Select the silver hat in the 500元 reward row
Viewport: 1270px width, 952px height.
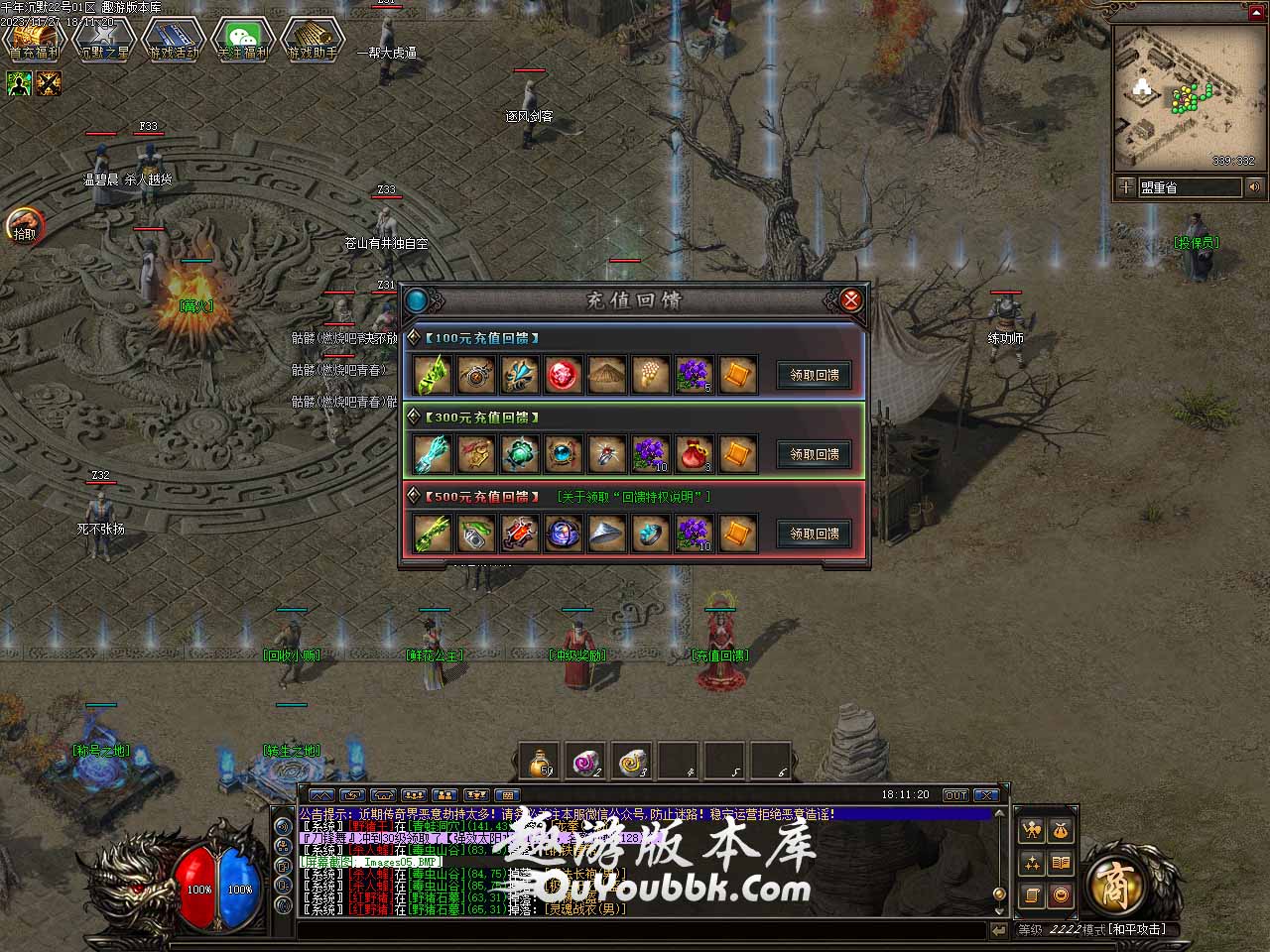[x=607, y=534]
